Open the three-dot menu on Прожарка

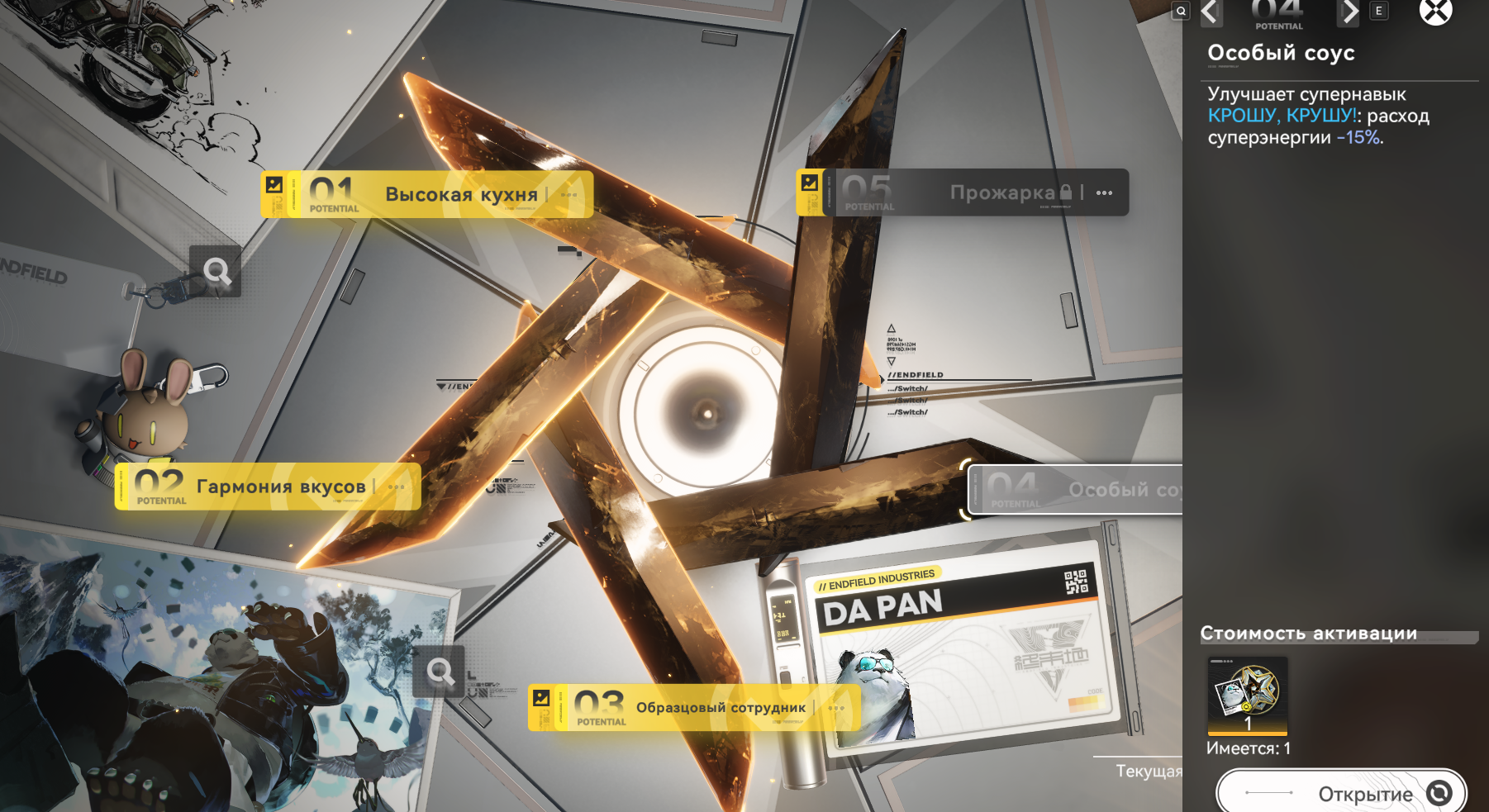pyautogui.click(x=1105, y=193)
